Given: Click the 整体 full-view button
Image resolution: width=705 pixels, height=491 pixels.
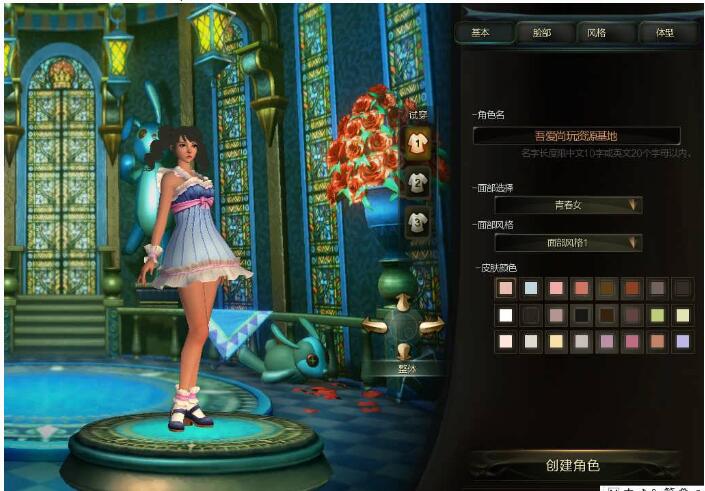Looking at the screenshot, I should pyautogui.click(x=403, y=368).
